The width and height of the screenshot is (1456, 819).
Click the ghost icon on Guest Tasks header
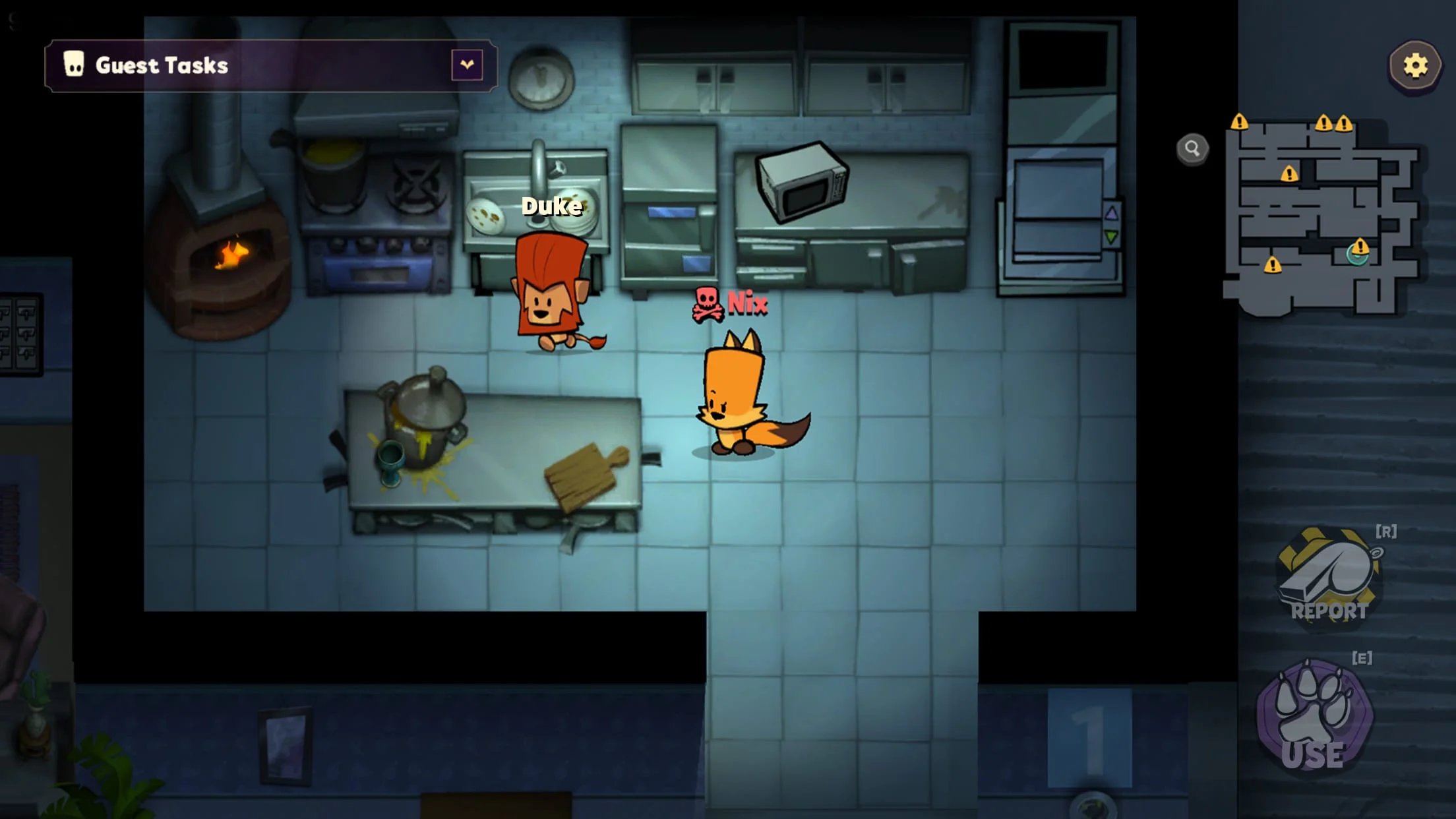click(73, 64)
